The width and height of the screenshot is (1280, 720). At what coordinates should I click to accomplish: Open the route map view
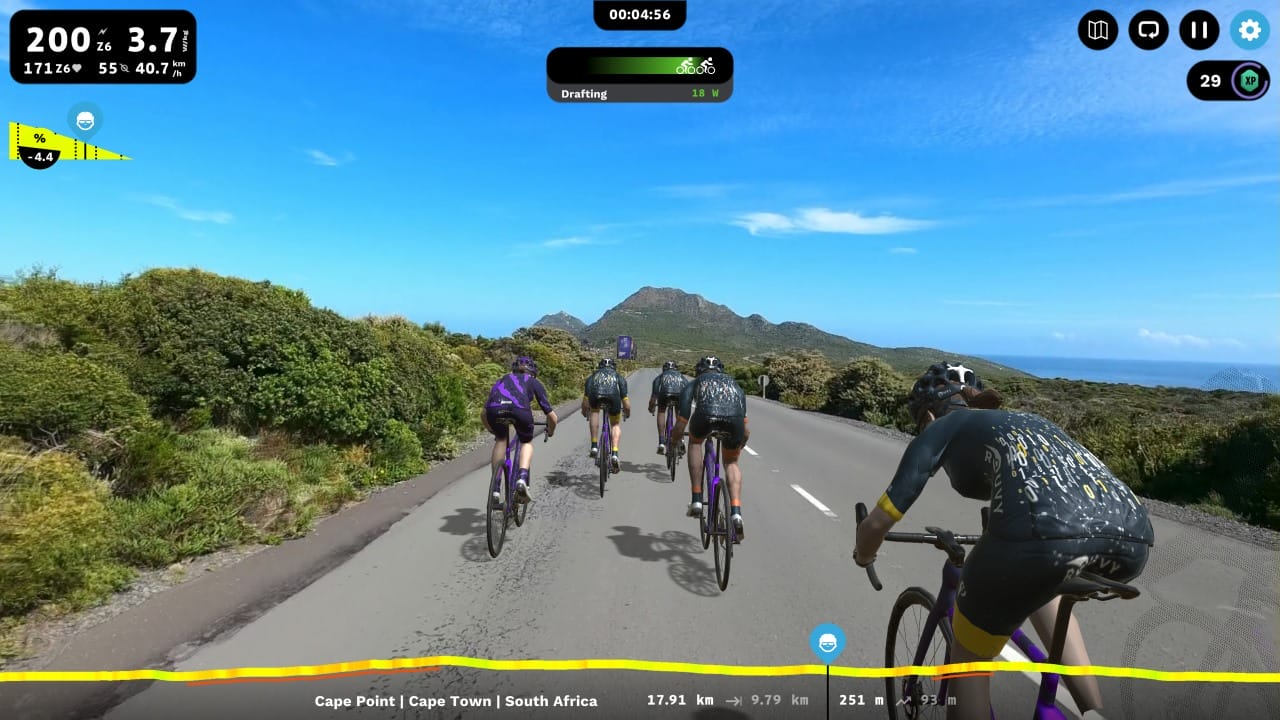coord(1097,30)
